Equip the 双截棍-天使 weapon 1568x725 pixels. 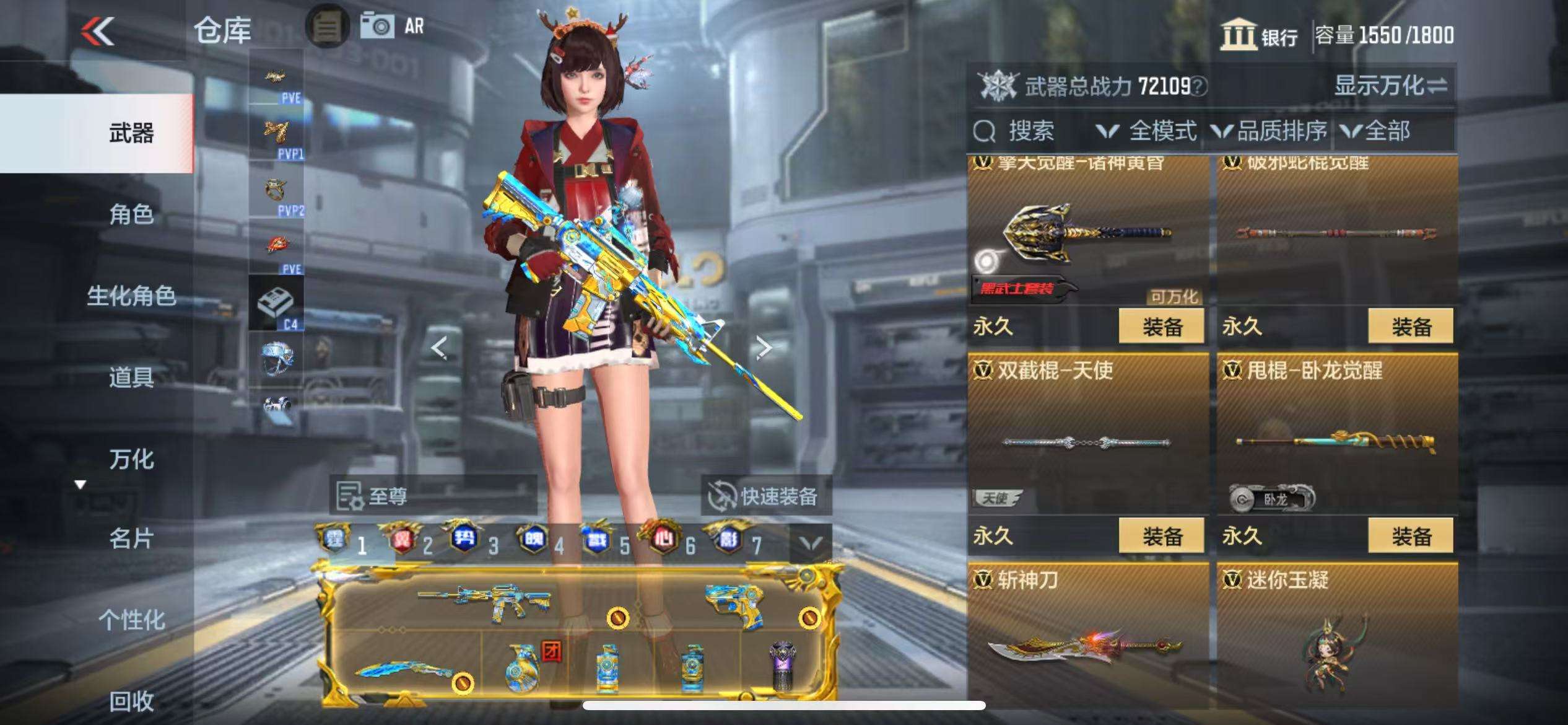click(1161, 536)
